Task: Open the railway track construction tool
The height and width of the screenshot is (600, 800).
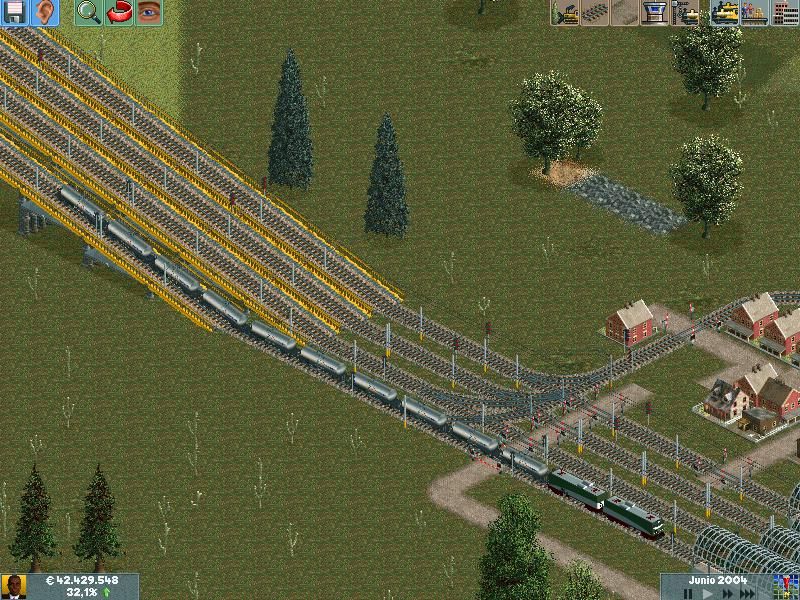Action: (596, 13)
